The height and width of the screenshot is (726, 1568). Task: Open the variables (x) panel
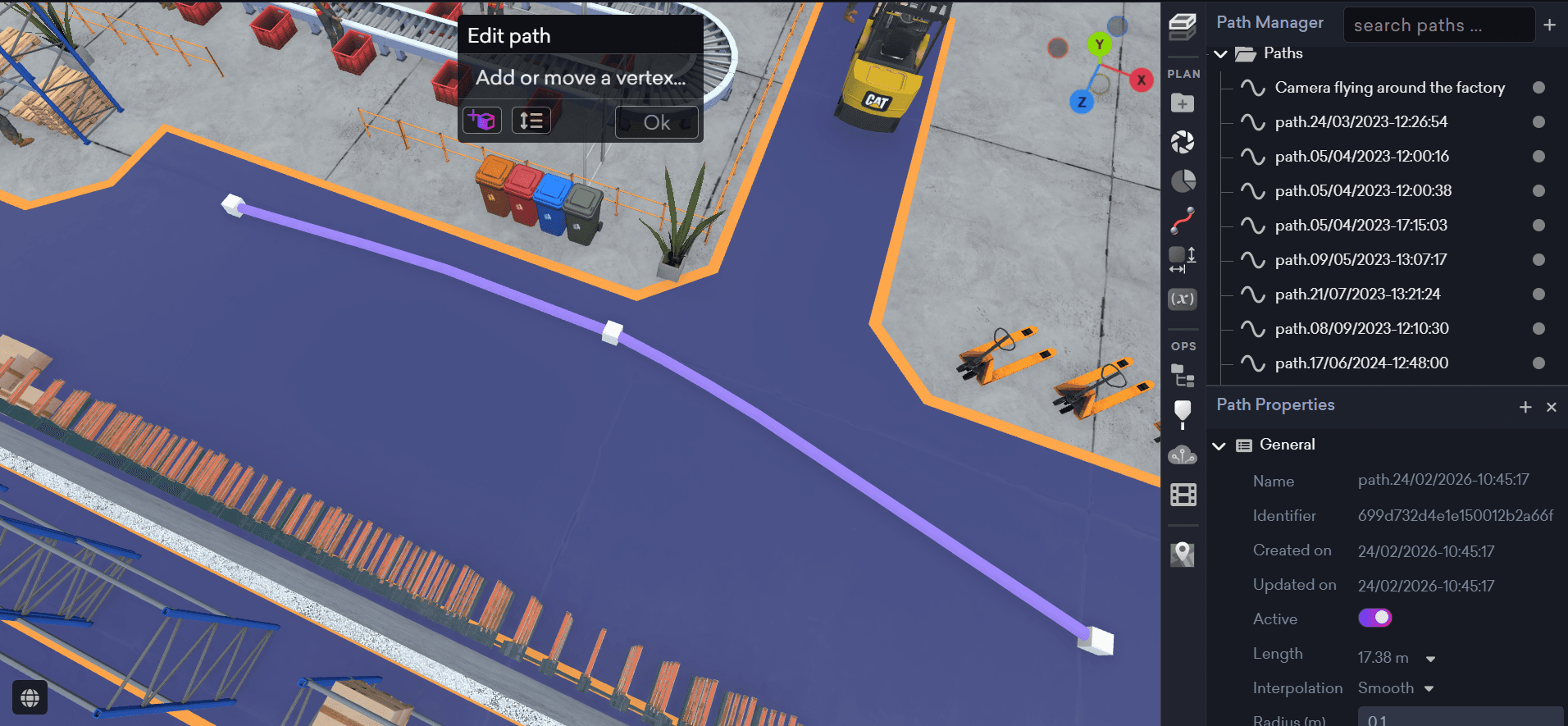1183,299
